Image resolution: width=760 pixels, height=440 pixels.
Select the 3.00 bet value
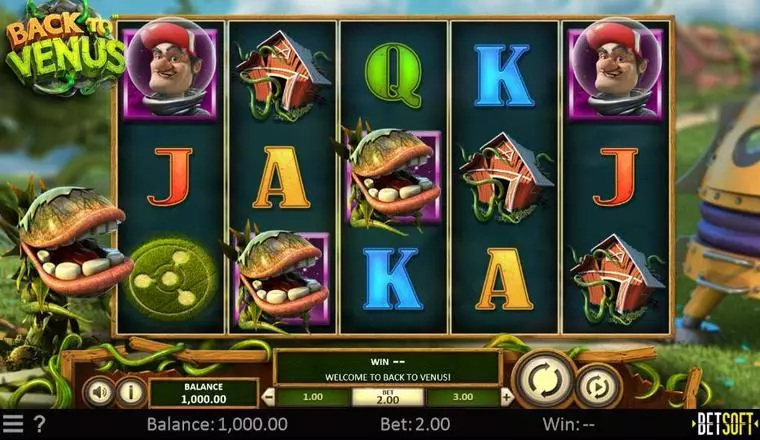click(x=461, y=396)
